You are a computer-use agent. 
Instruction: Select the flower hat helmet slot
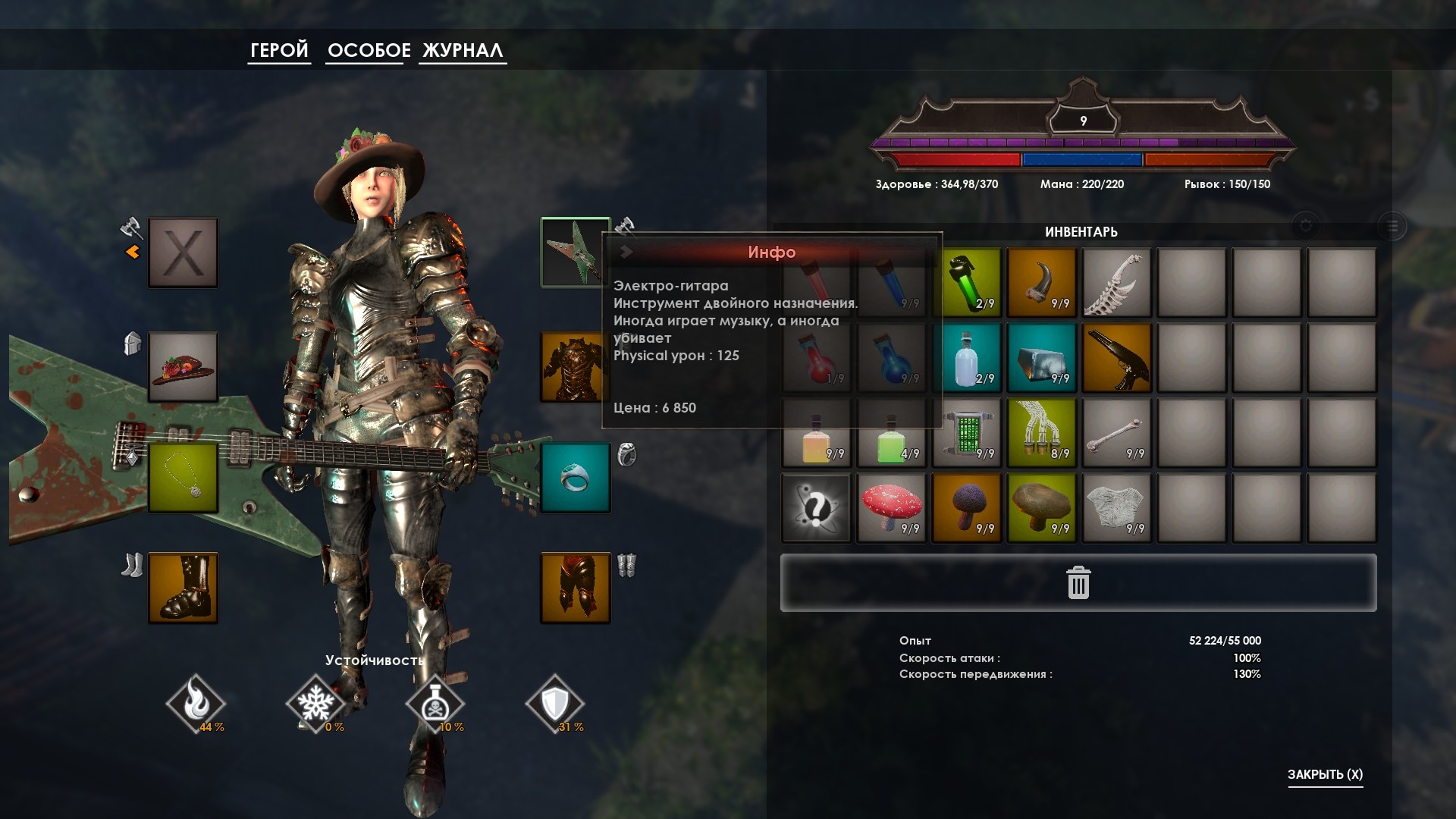(183, 367)
